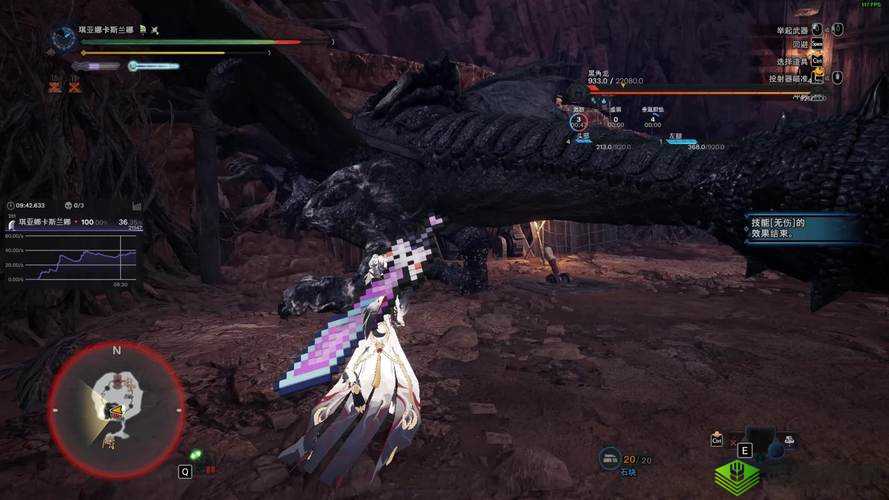Image resolution: width=889 pixels, height=500 pixels.
Task: Click the slinger stone ammo icon
Action: click(608, 459)
